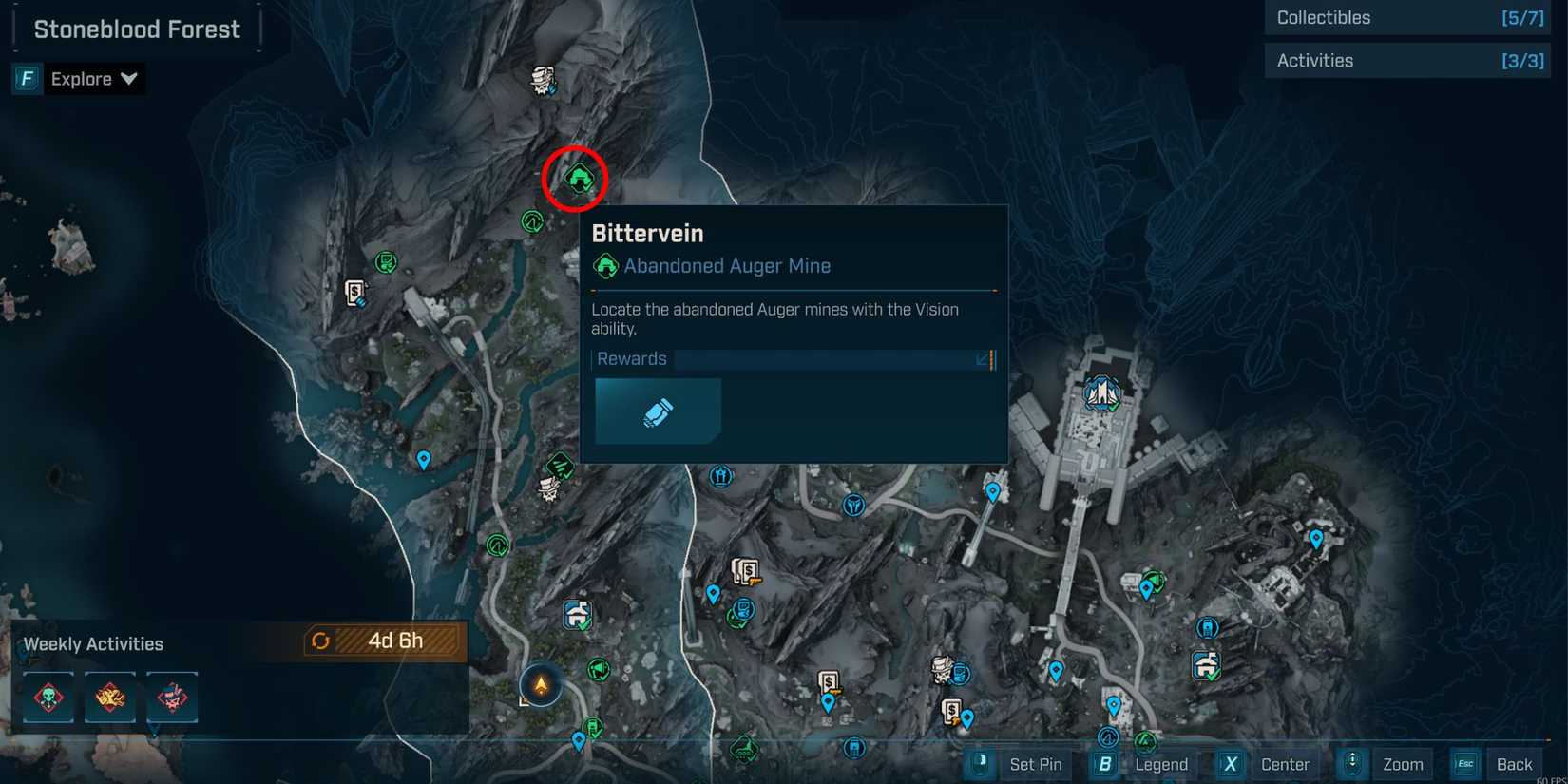Click the green tower icon below the mine
The height and width of the screenshot is (784, 1568).
click(533, 222)
